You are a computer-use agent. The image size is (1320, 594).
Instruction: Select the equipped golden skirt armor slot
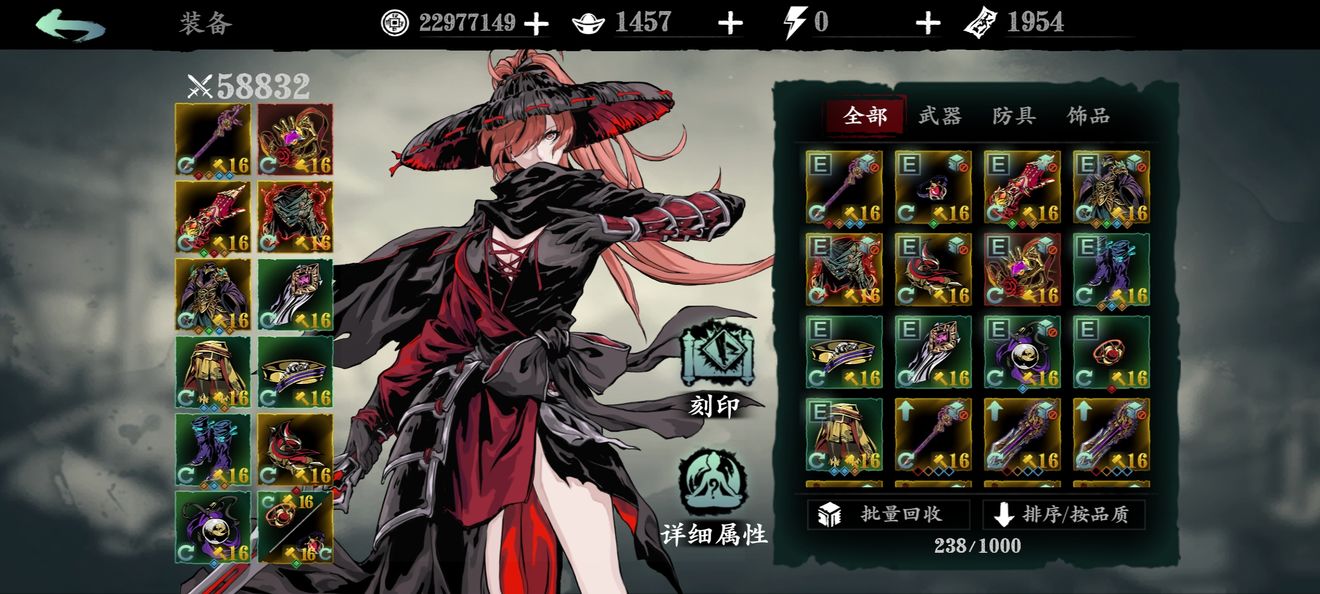[x=213, y=372]
